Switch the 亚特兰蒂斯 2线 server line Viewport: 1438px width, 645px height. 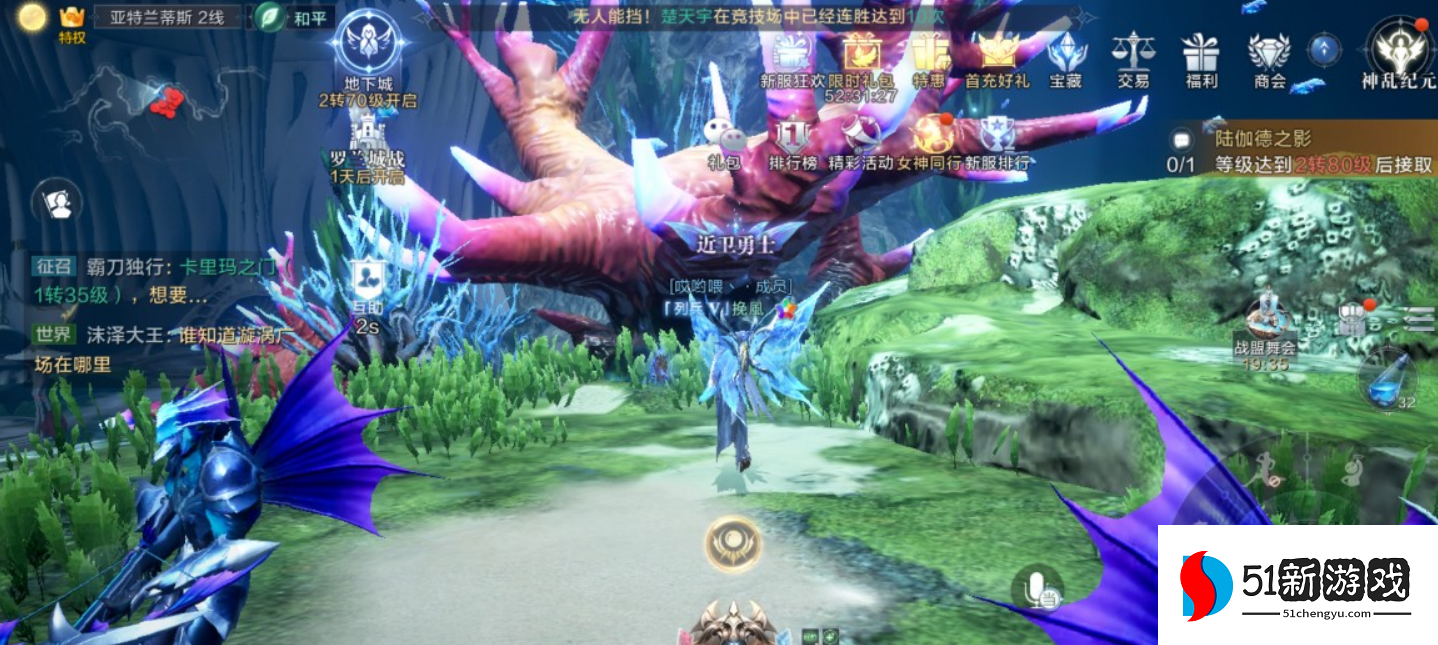[x=167, y=17]
